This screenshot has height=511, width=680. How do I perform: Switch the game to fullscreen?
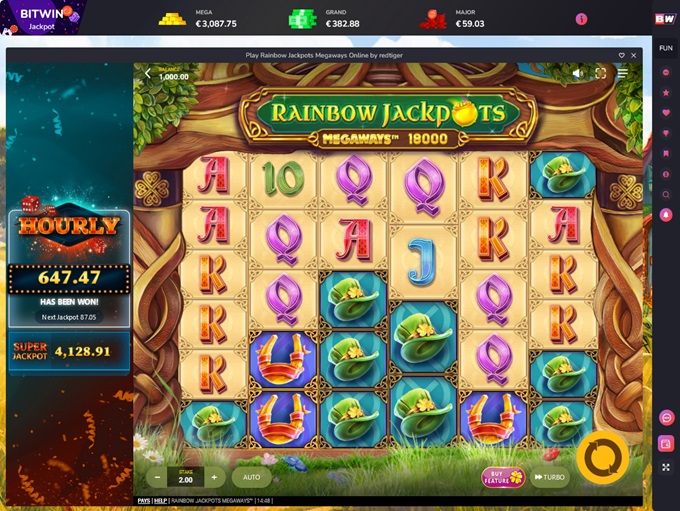(x=601, y=73)
